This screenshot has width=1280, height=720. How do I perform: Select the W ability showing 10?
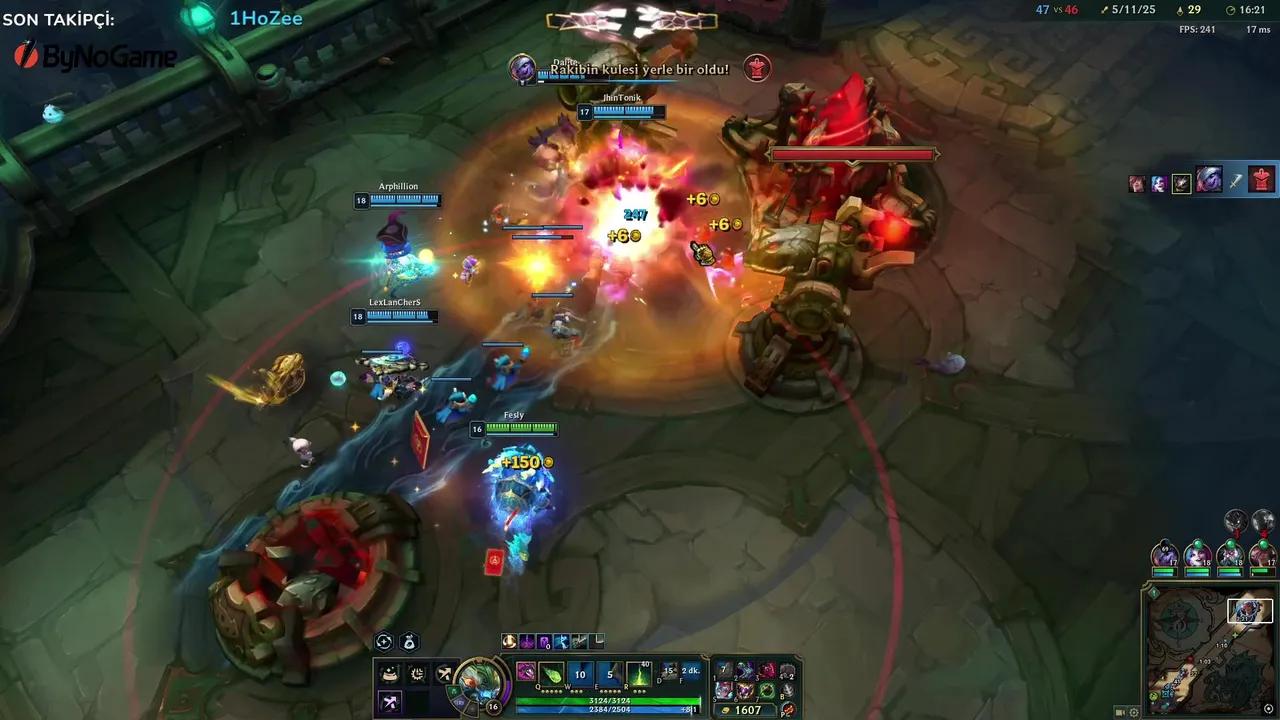581,674
